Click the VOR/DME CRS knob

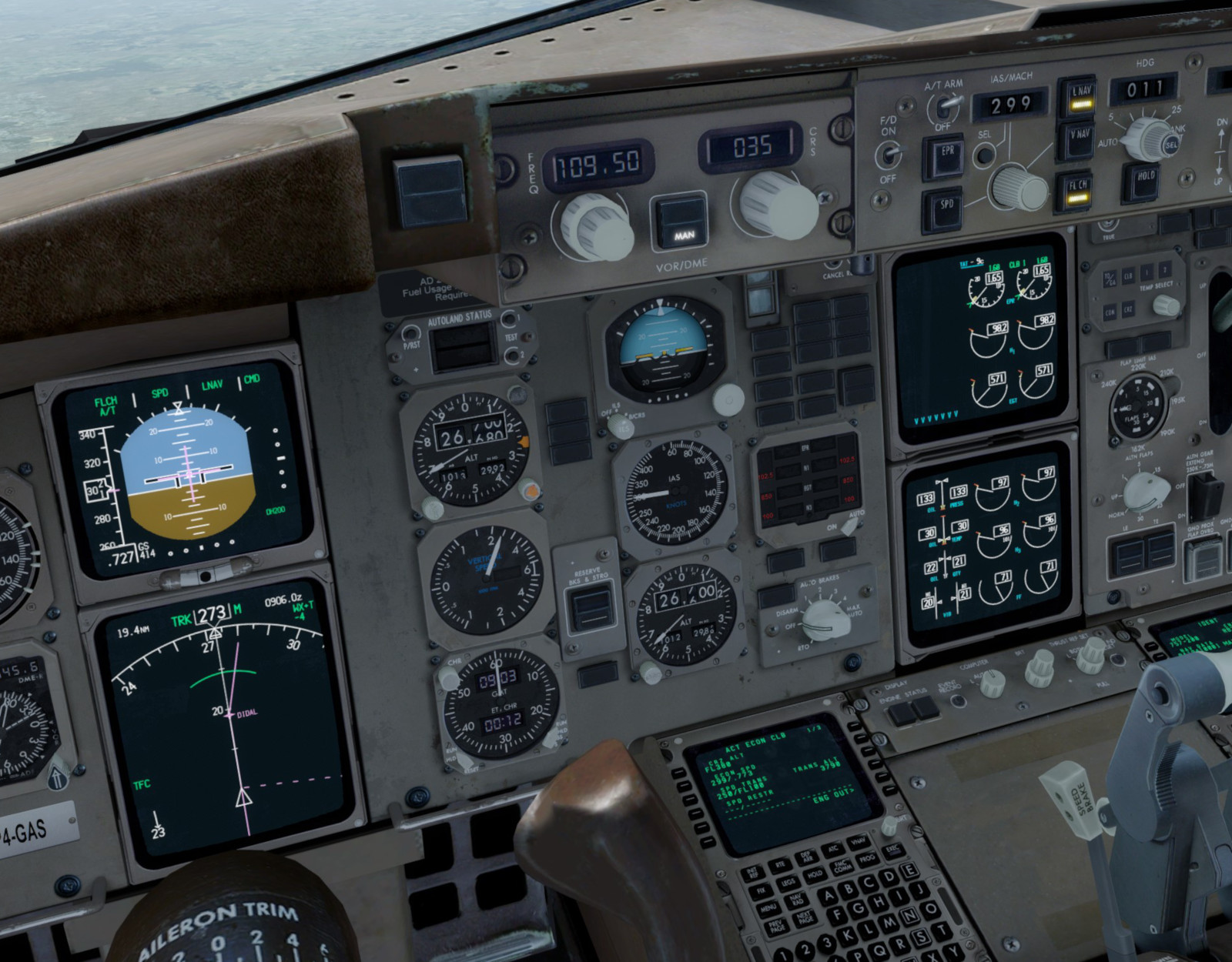click(776, 205)
